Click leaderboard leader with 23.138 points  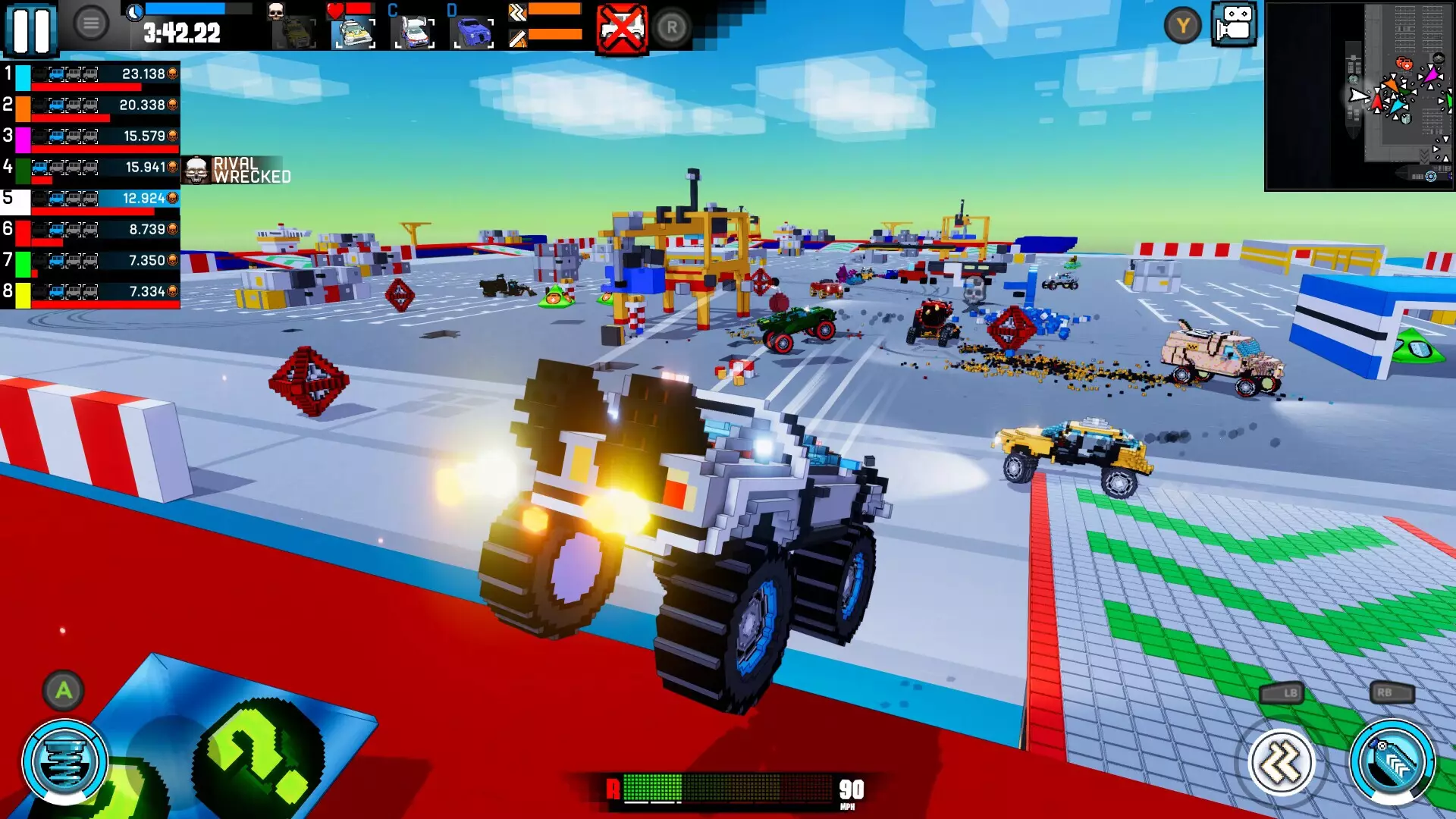tap(91, 74)
